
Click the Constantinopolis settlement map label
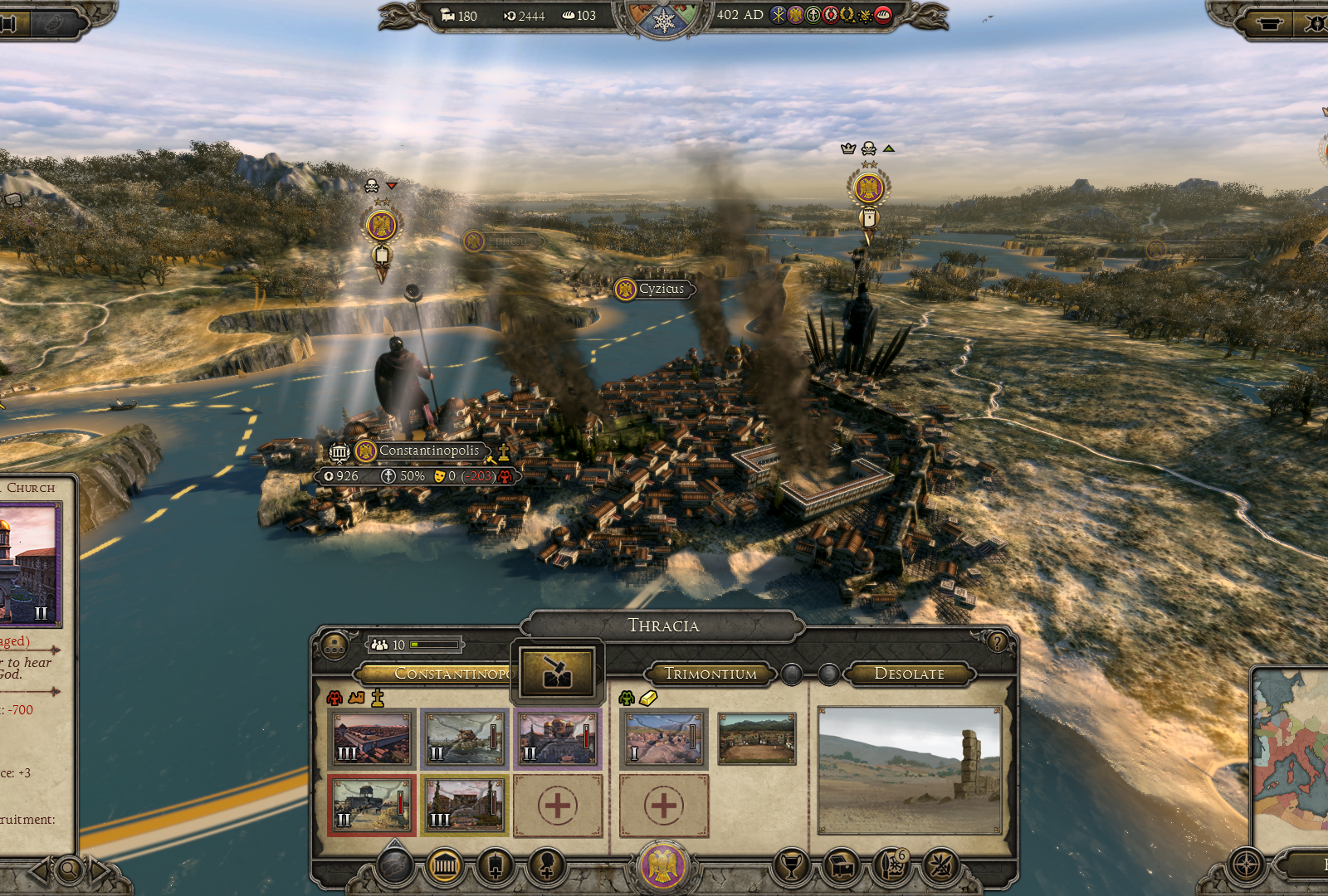(428, 451)
